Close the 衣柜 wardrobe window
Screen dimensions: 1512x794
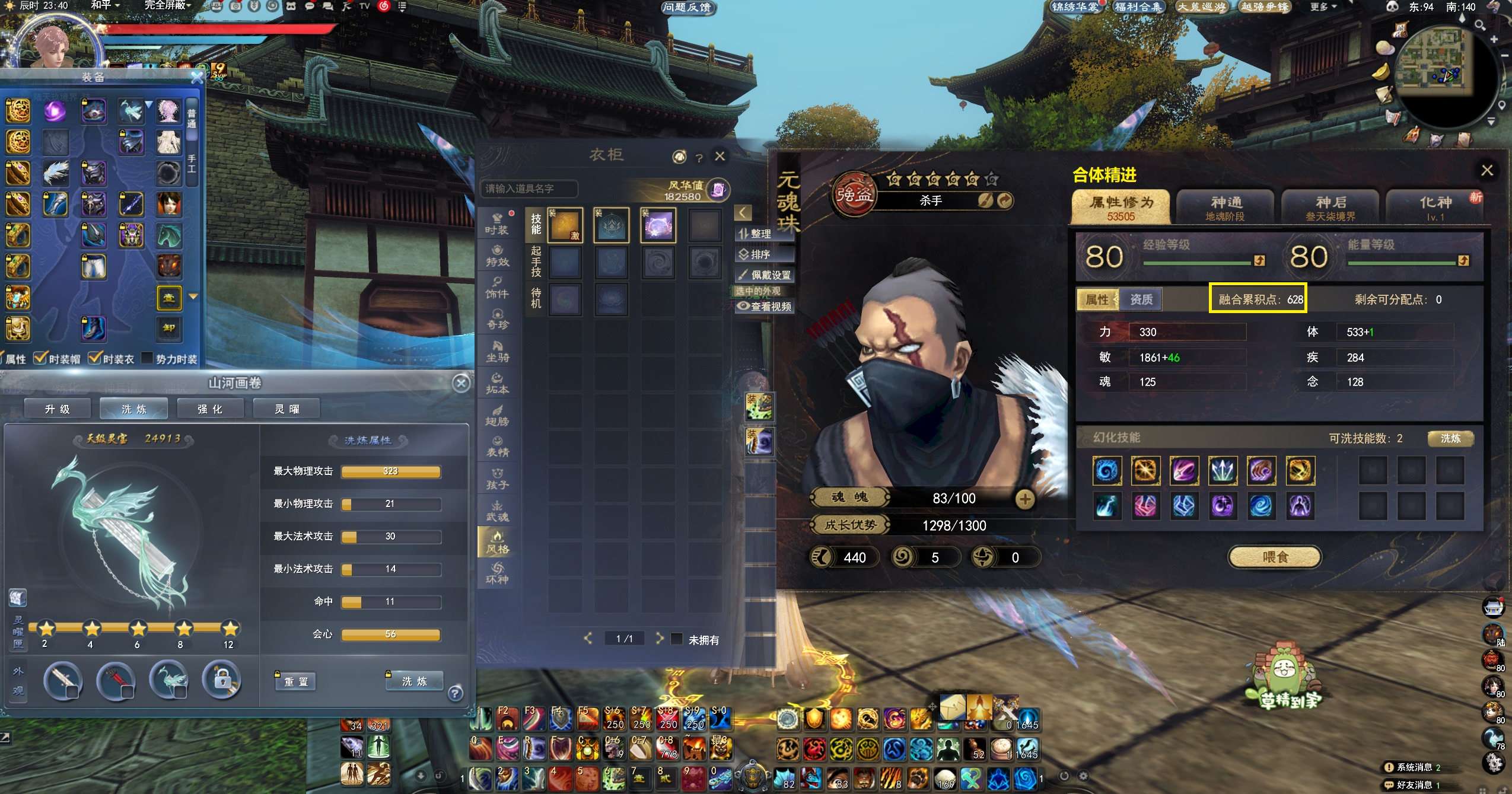tap(720, 156)
